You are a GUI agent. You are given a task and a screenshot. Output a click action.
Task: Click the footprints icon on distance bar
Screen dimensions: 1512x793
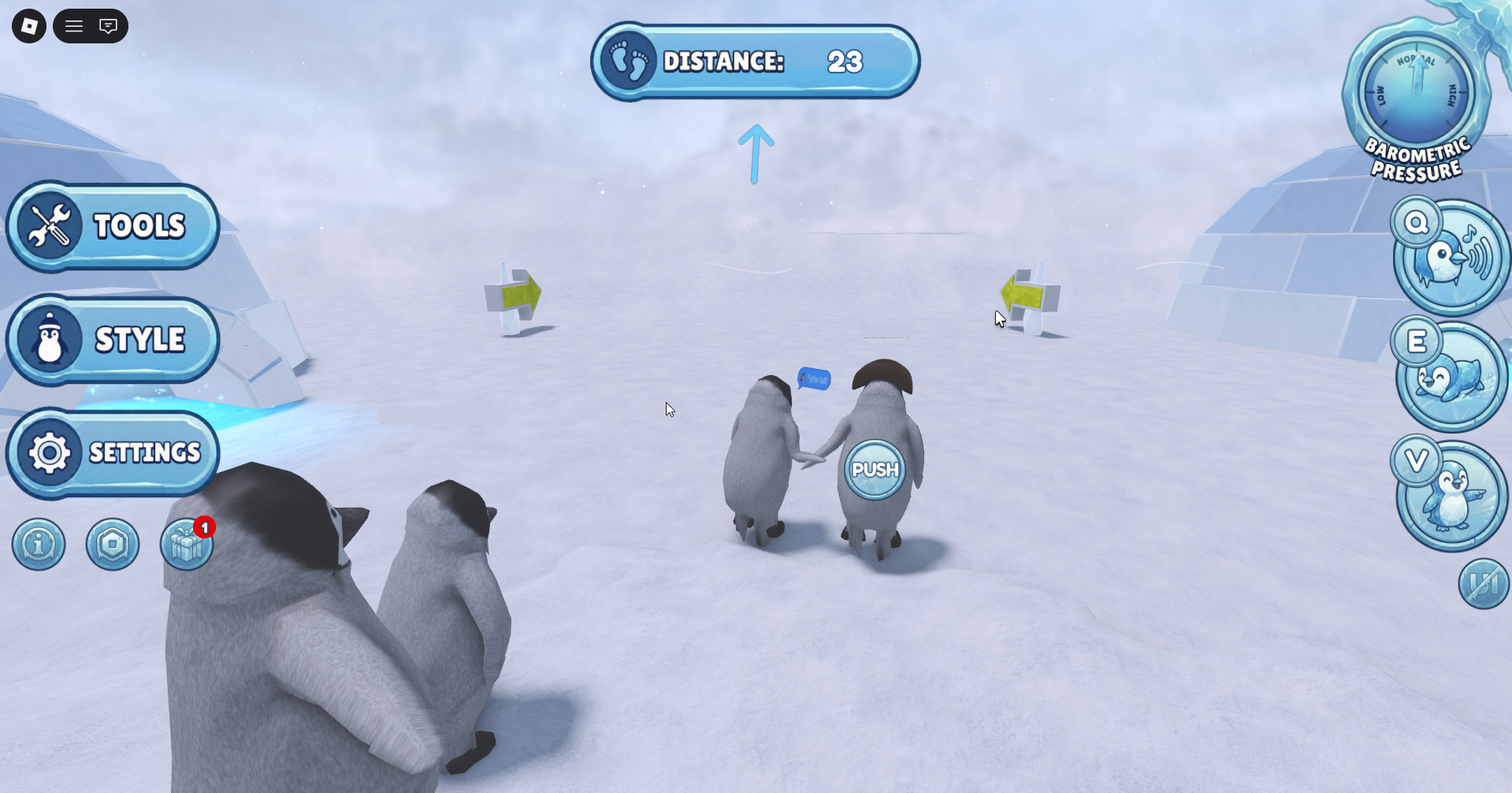[626, 61]
